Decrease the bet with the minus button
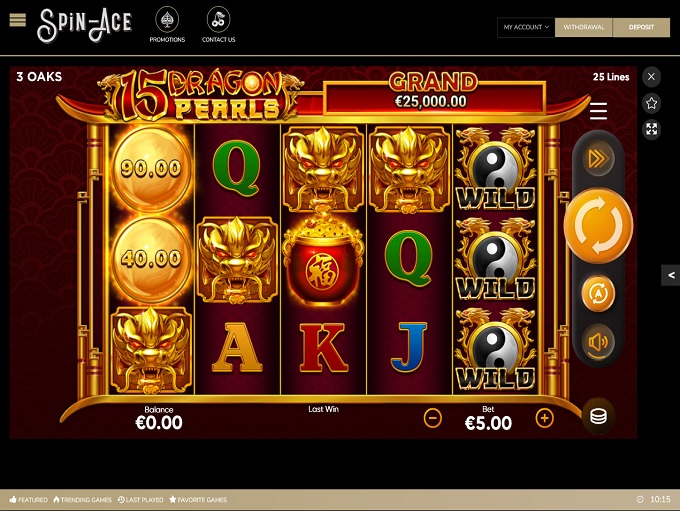 point(433,418)
